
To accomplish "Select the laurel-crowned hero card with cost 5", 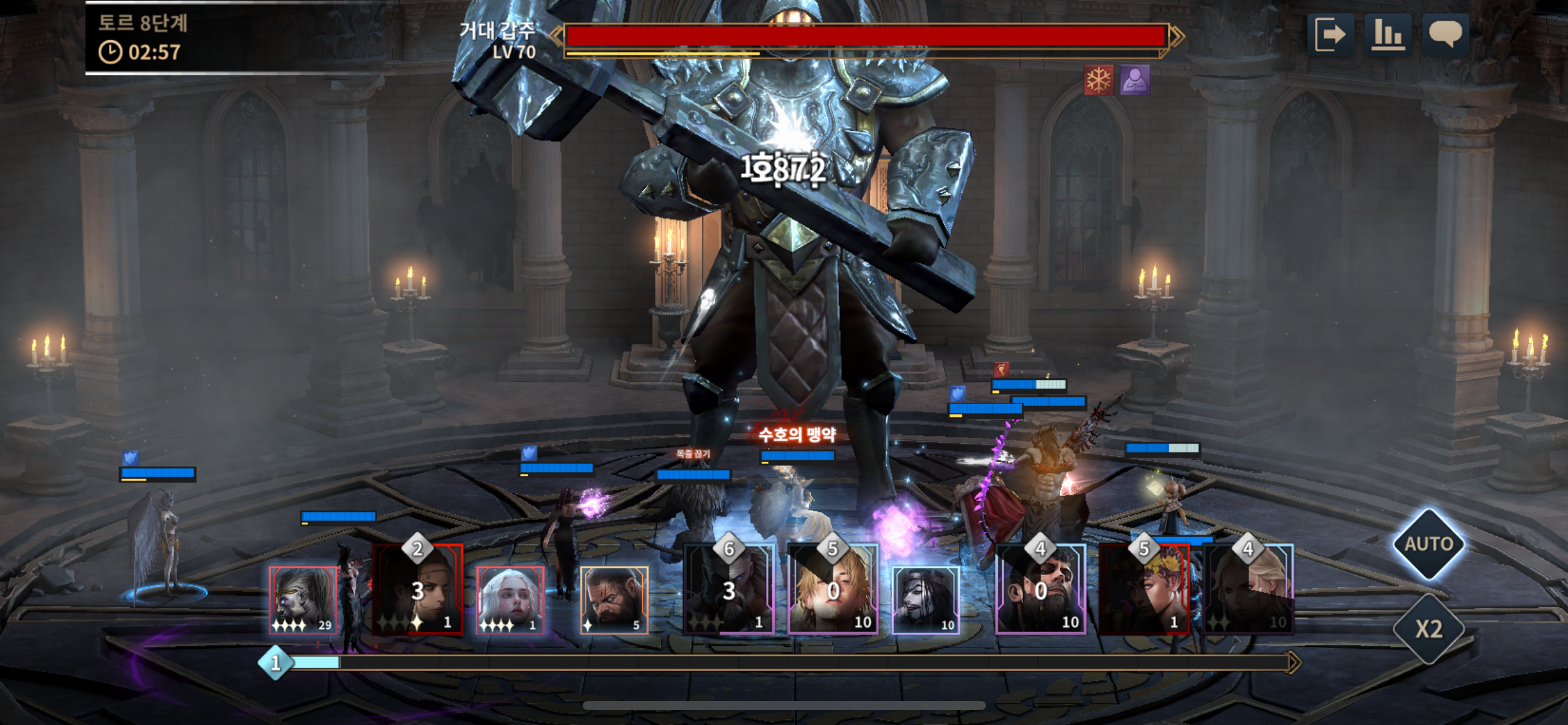I will click(1144, 590).
